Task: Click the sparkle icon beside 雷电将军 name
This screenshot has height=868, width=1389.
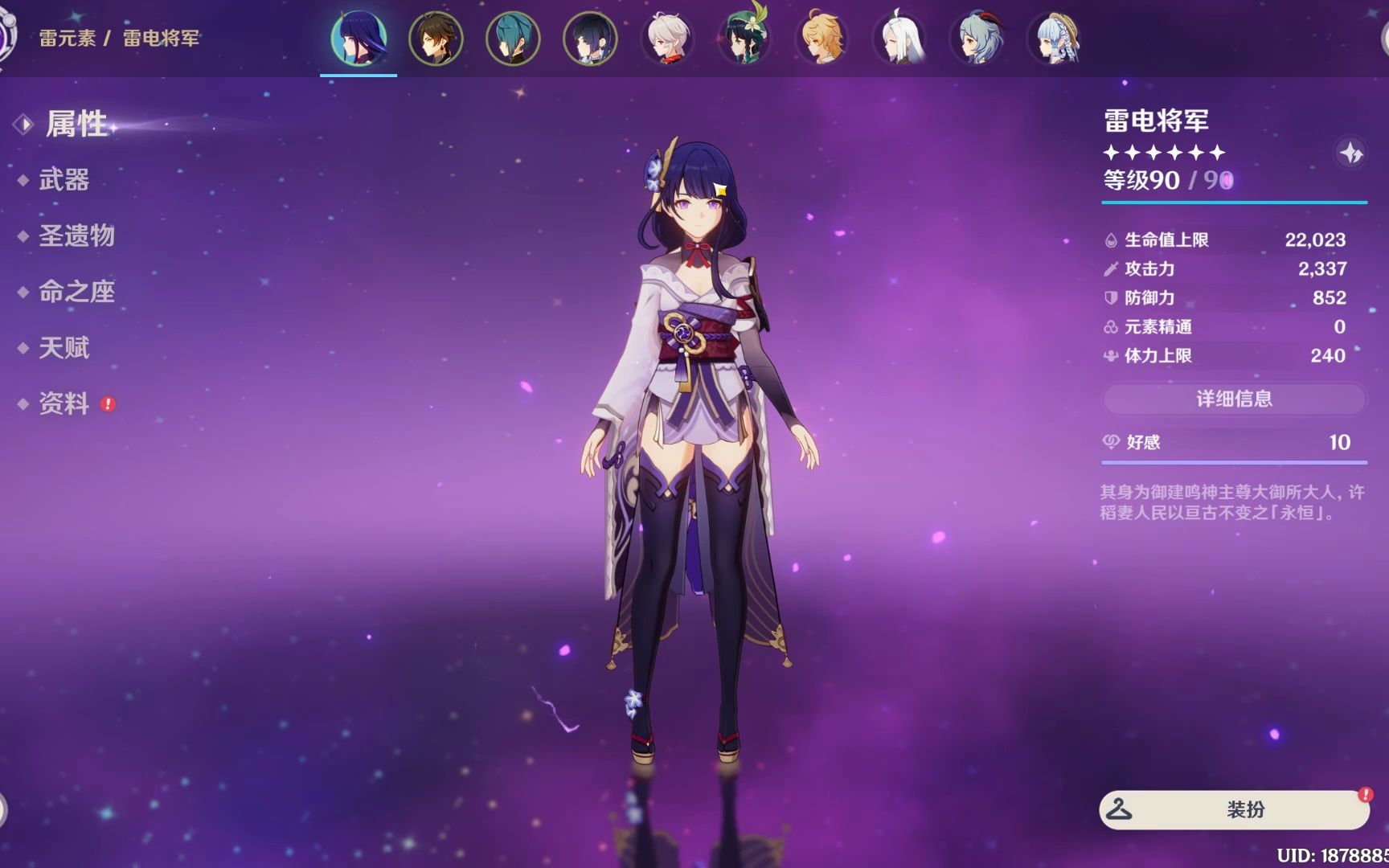Action: [1350, 152]
